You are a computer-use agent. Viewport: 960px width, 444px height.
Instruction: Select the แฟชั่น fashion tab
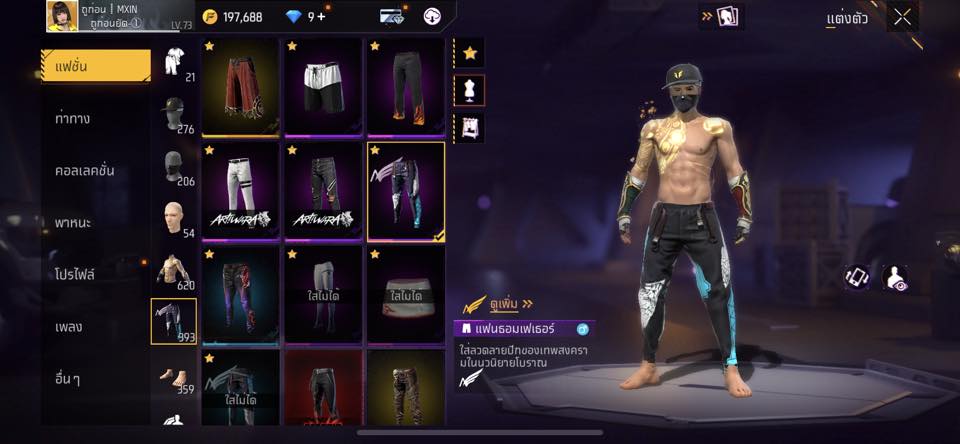[x=95, y=66]
